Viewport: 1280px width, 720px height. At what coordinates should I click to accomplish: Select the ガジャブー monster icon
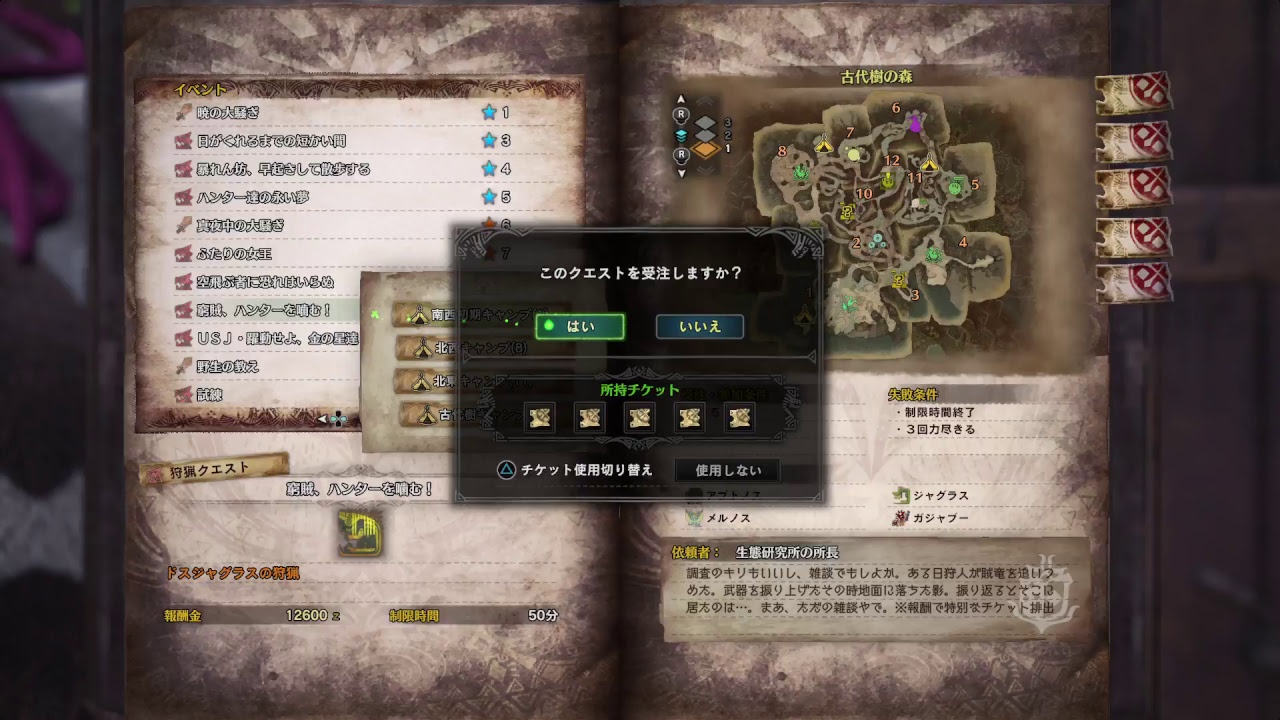[901, 518]
